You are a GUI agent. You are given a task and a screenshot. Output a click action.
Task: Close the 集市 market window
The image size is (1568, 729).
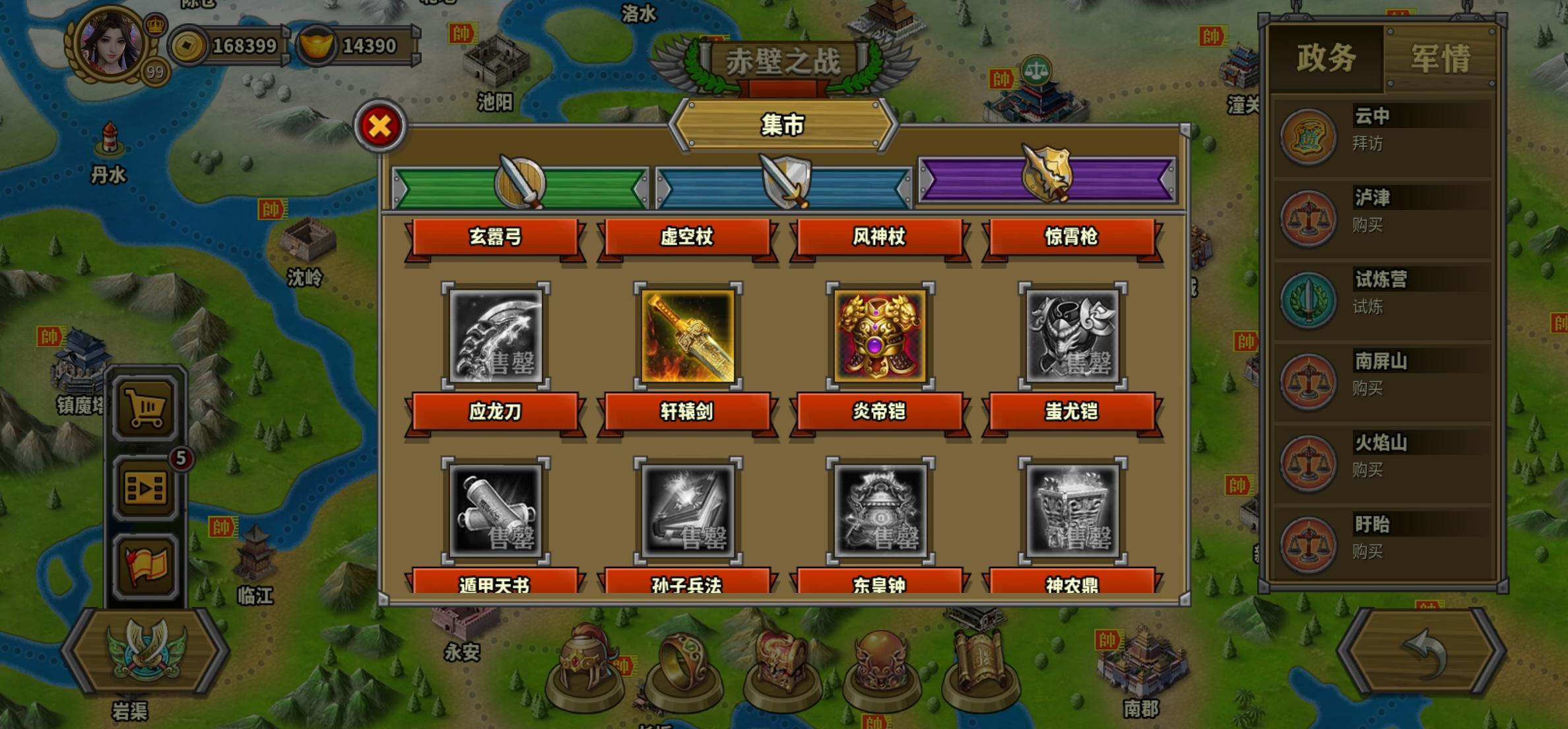pyautogui.click(x=379, y=125)
